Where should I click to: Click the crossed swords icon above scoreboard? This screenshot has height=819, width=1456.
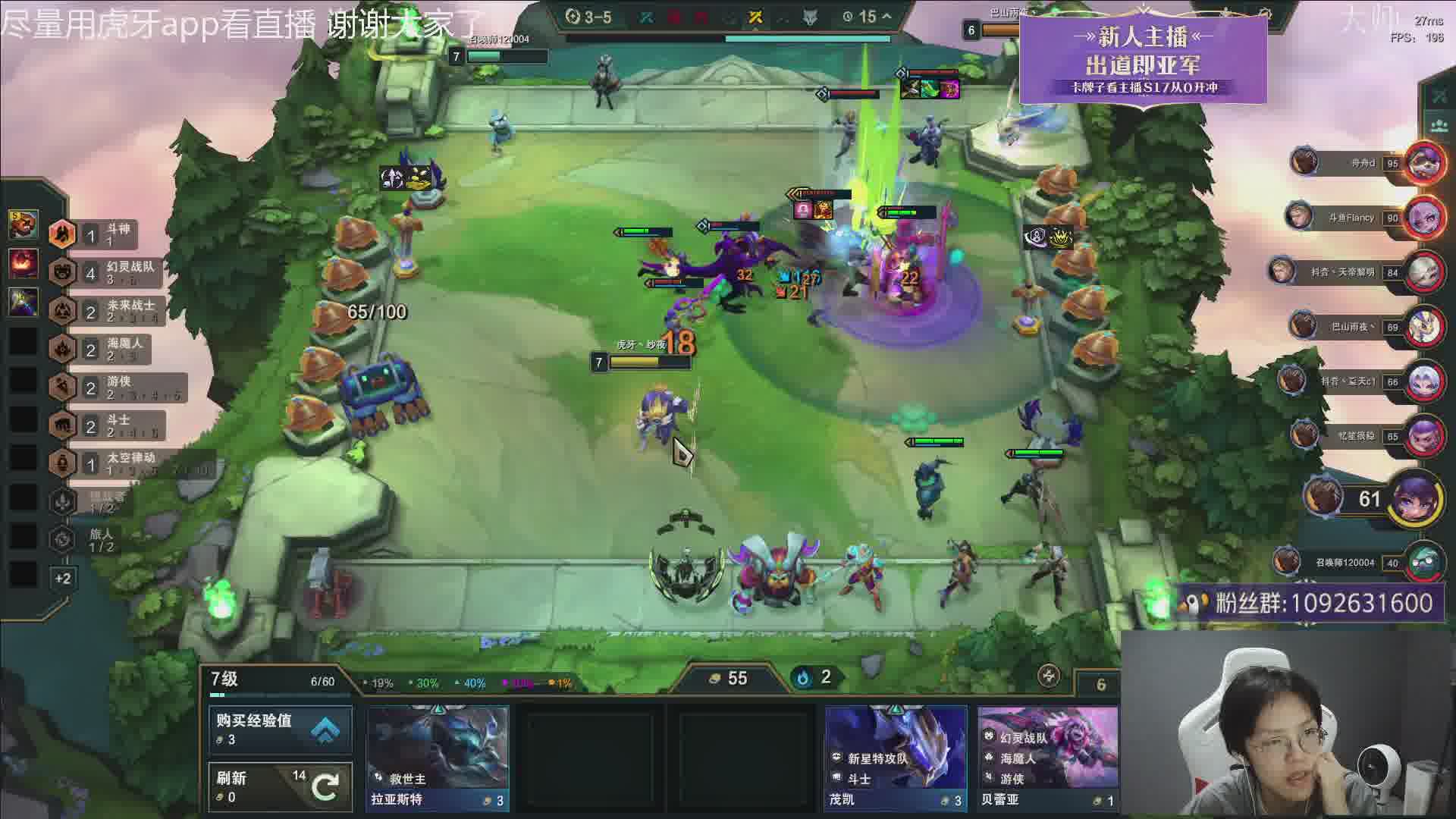click(1438, 96)
